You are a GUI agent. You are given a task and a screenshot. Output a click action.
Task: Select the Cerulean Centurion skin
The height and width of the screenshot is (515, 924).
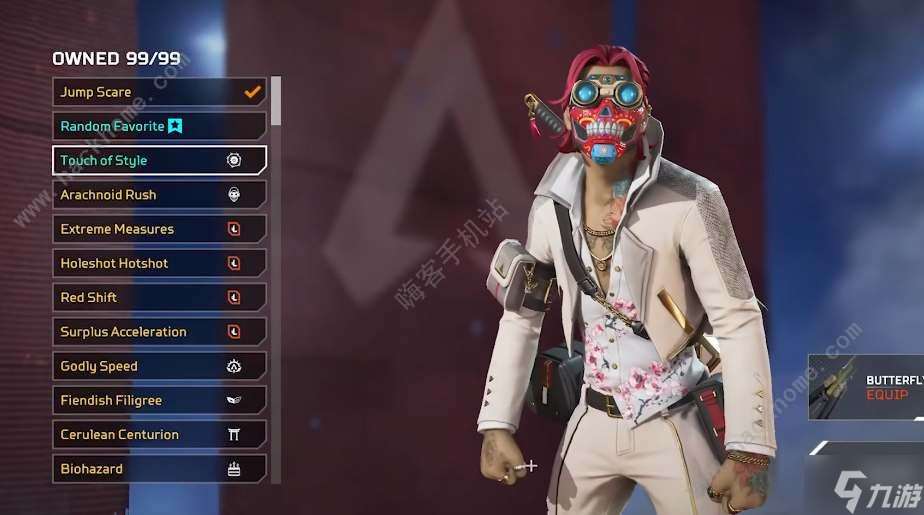click(159, 435)
